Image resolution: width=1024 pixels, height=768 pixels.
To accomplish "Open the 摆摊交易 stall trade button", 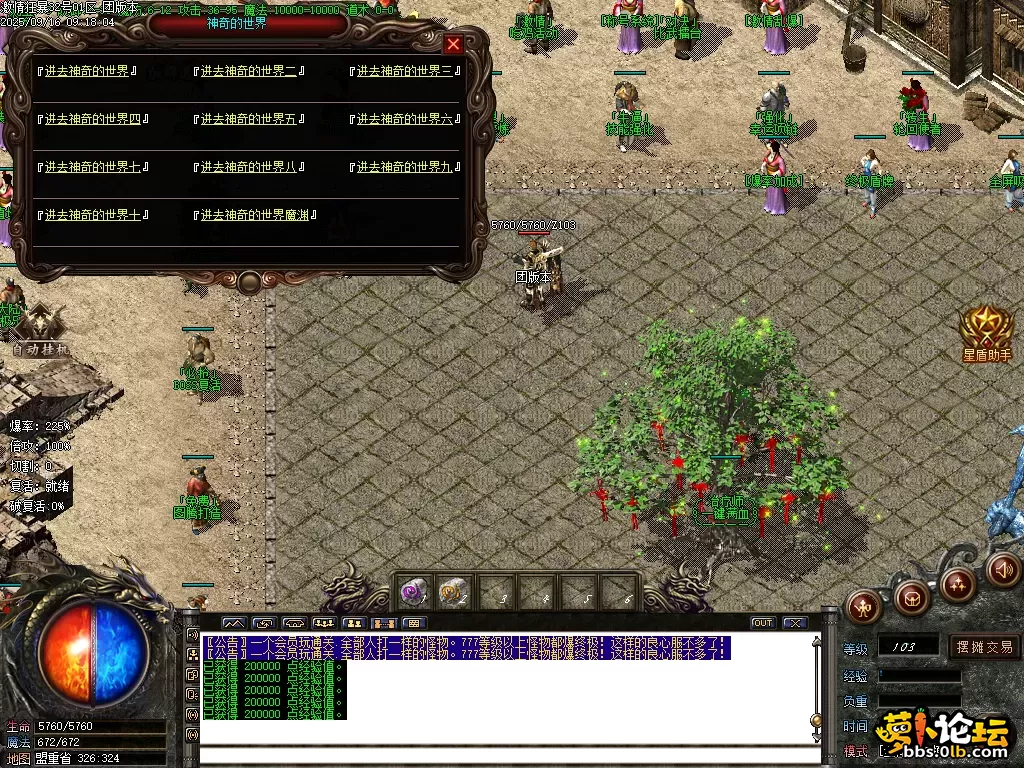I will (x=984, y=647).
